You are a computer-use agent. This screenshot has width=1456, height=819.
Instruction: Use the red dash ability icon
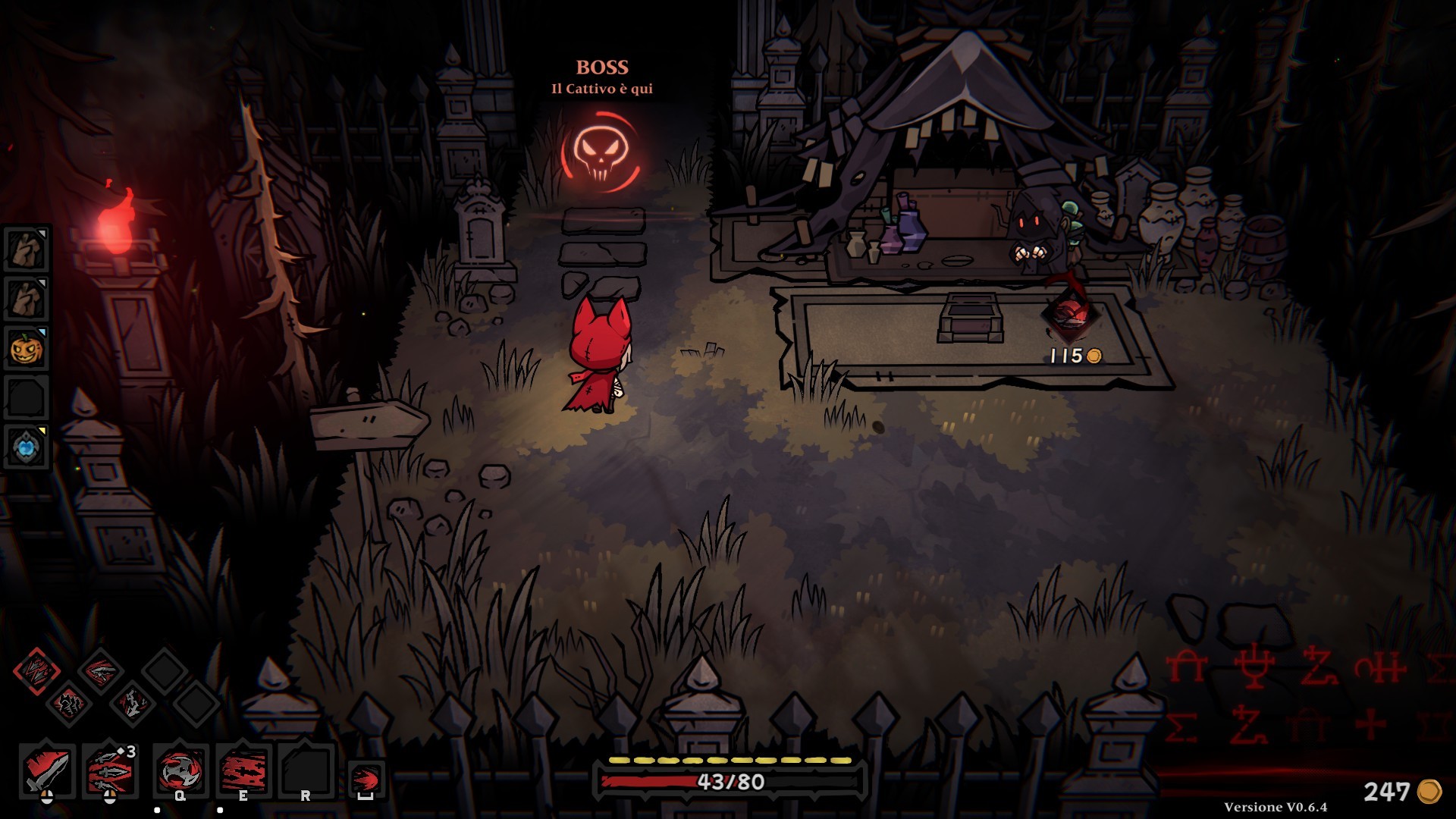[x=366, y=780]
